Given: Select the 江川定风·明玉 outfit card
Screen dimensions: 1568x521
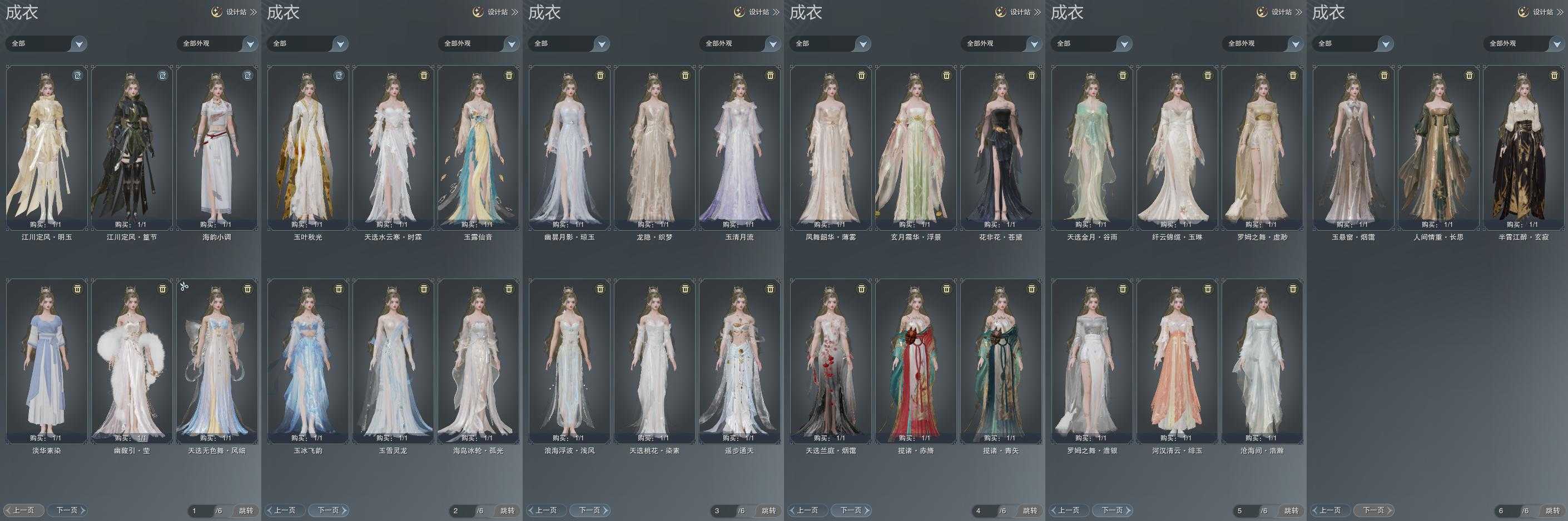Looking at the screenshot, I should tap(47, 147).
